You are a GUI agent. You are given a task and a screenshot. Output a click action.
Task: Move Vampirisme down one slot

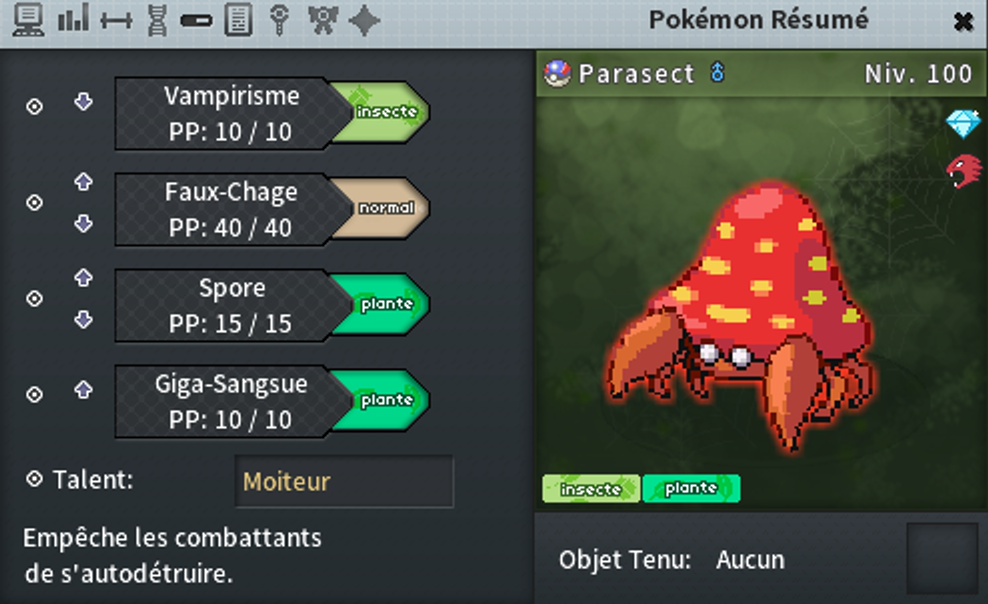click(x=83, y=102)
